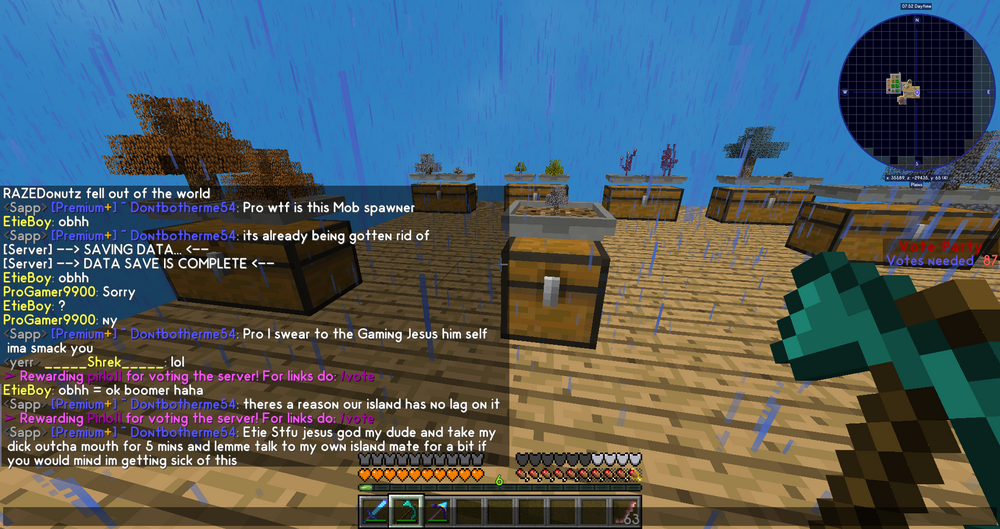Viewport: 1000px width, 529px height.
Task: Select the teal pickaxe hotbar slot
Action: (405, 512)
